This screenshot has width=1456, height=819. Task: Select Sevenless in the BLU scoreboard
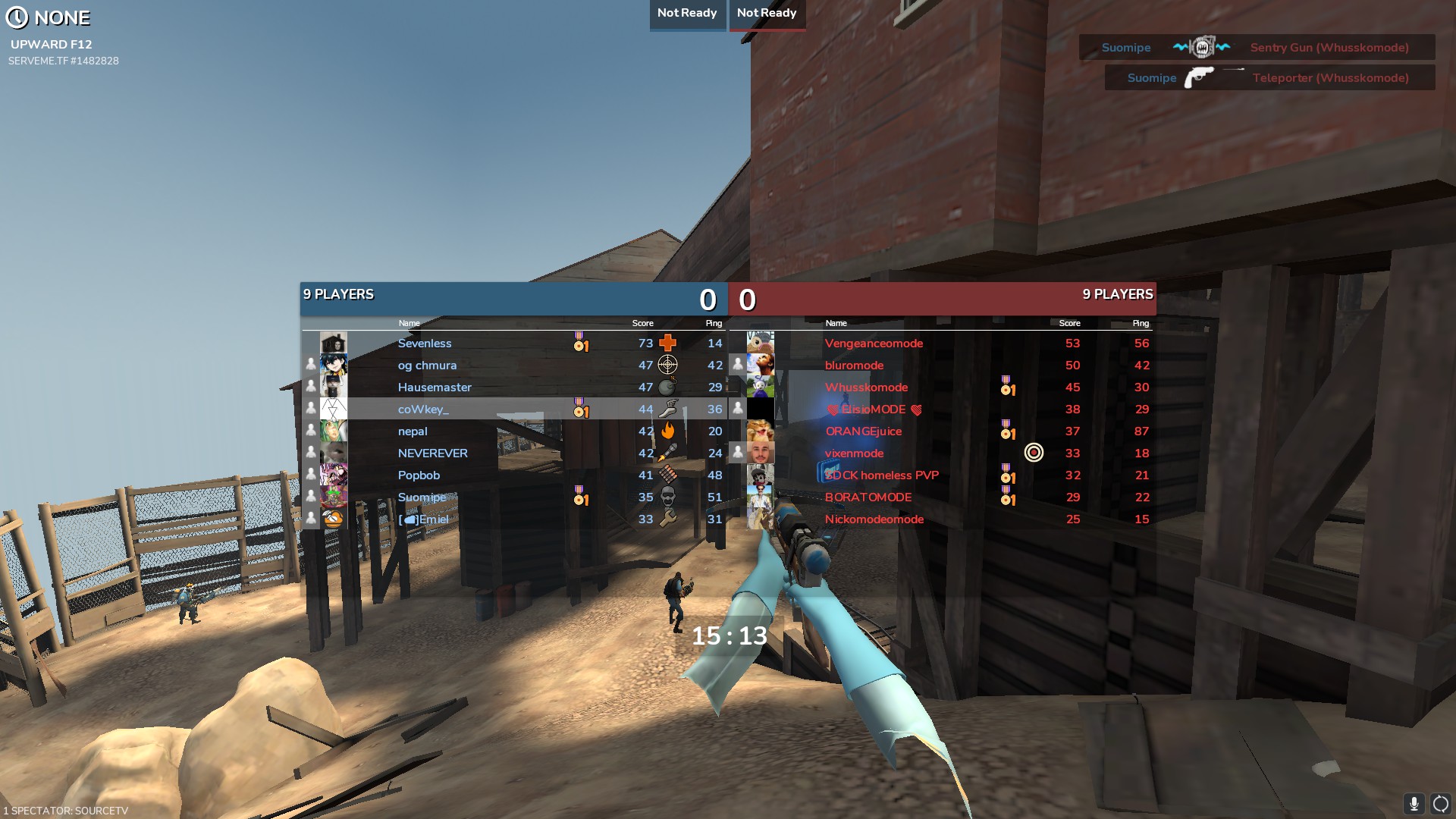tap(425, 344)
